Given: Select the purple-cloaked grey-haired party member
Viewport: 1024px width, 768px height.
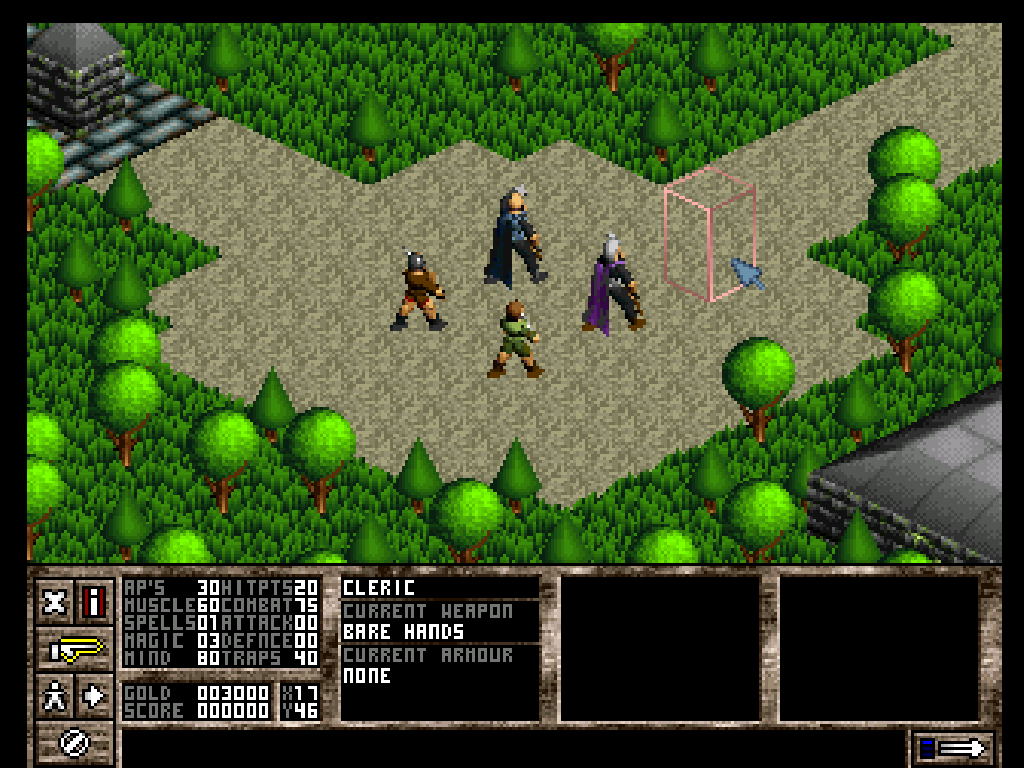Looking at the screenshot, I should point(612,285).
